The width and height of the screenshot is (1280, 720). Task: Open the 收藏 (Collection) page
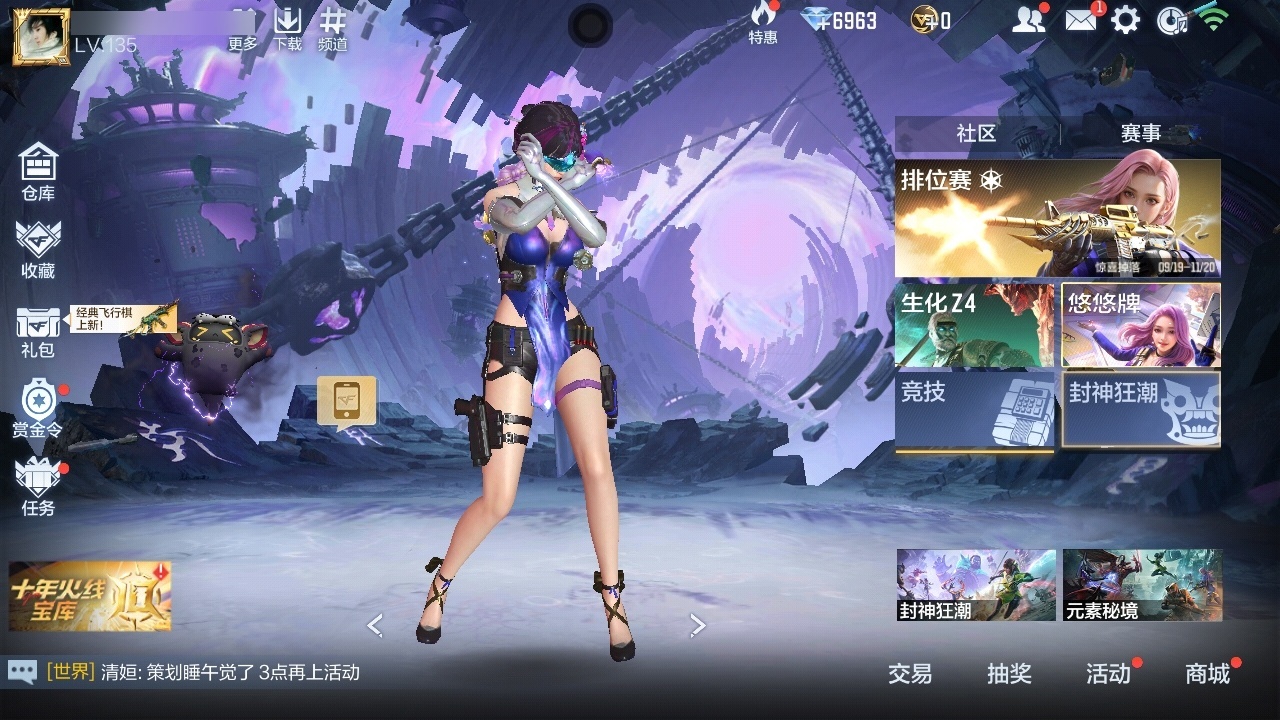38,248
